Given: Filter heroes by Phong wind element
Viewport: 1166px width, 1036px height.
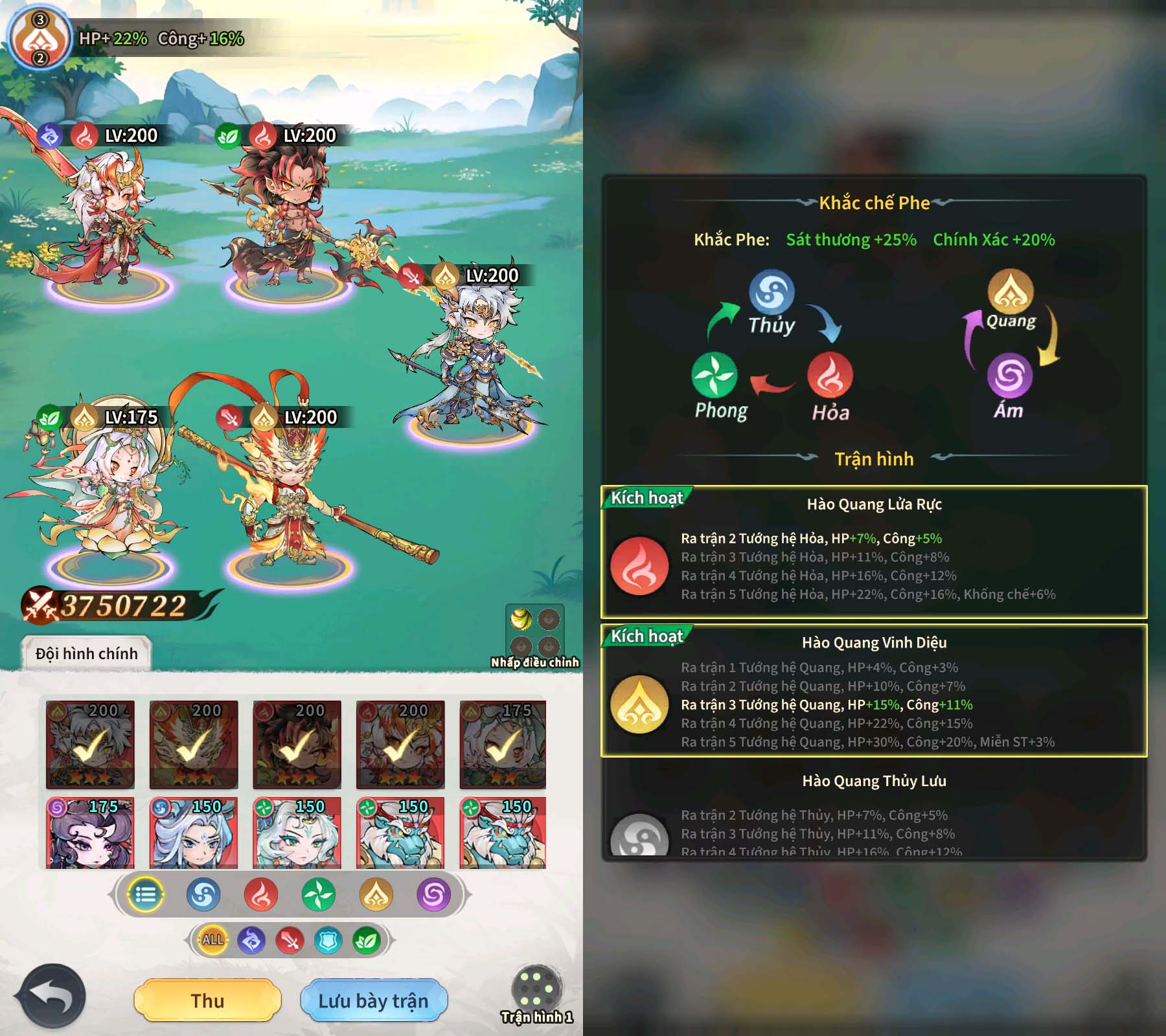Looking at the screenshot, I should (319, 895).
